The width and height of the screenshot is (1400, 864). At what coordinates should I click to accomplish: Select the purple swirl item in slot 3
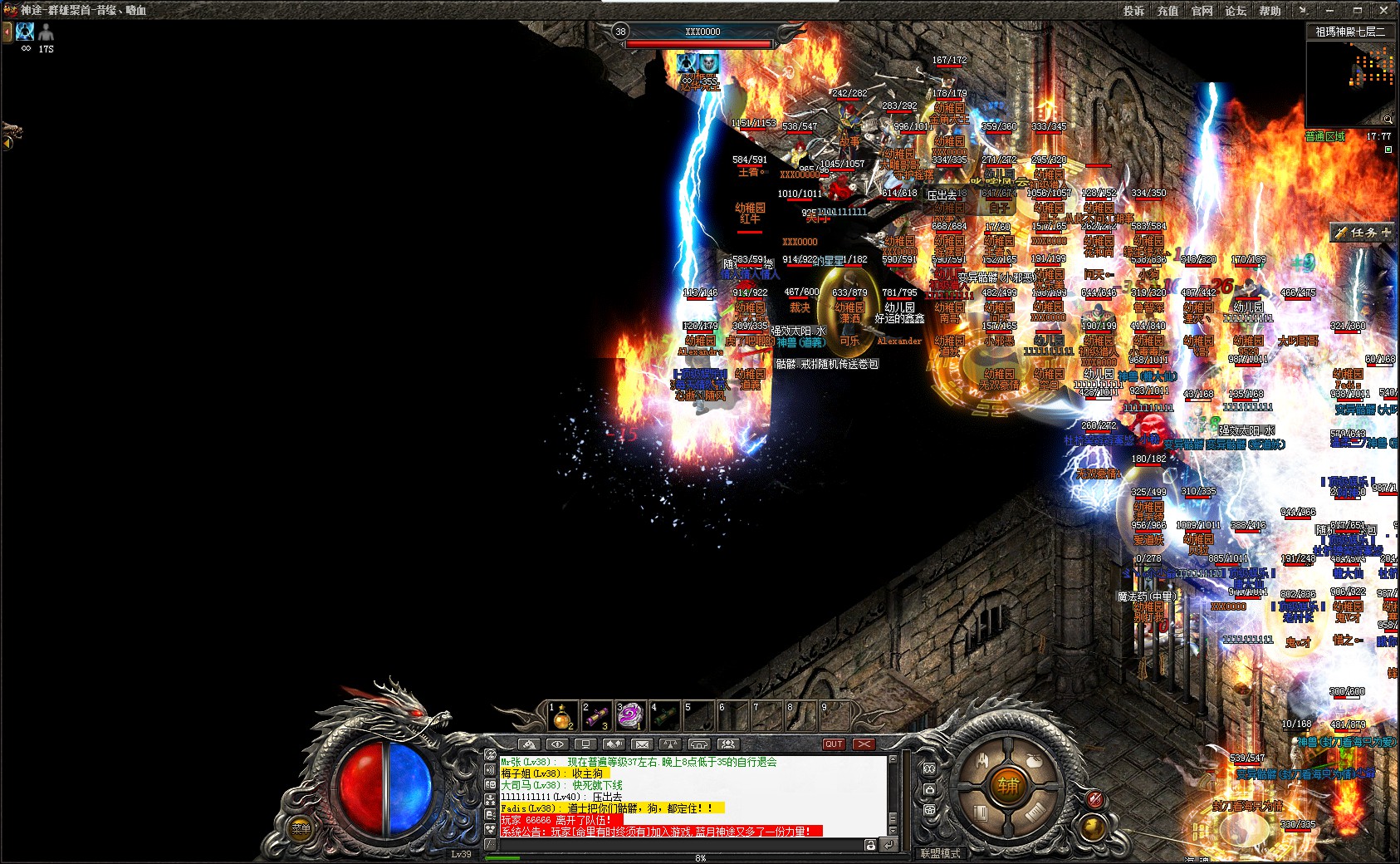629,715
